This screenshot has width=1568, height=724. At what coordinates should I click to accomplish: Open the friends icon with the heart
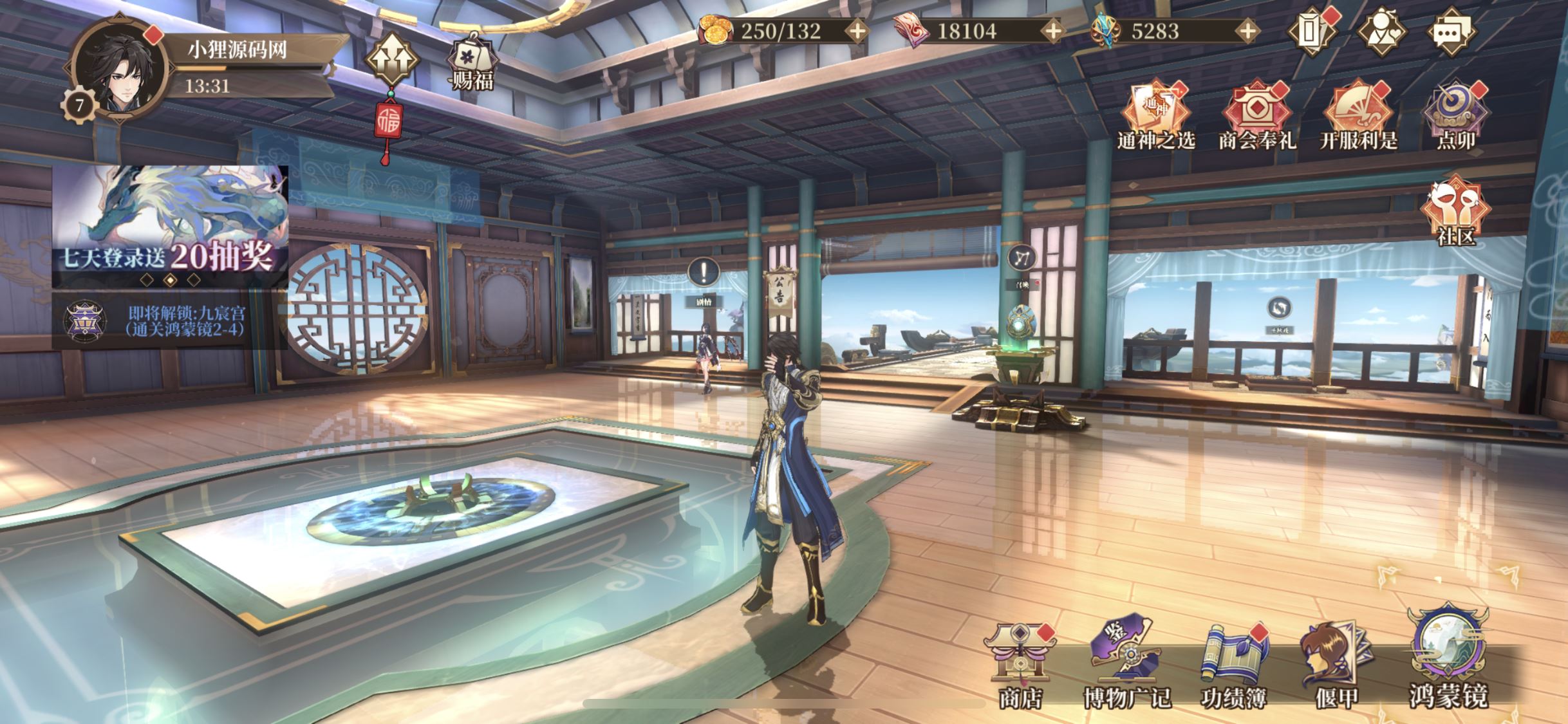click(x=1381, y=31)
